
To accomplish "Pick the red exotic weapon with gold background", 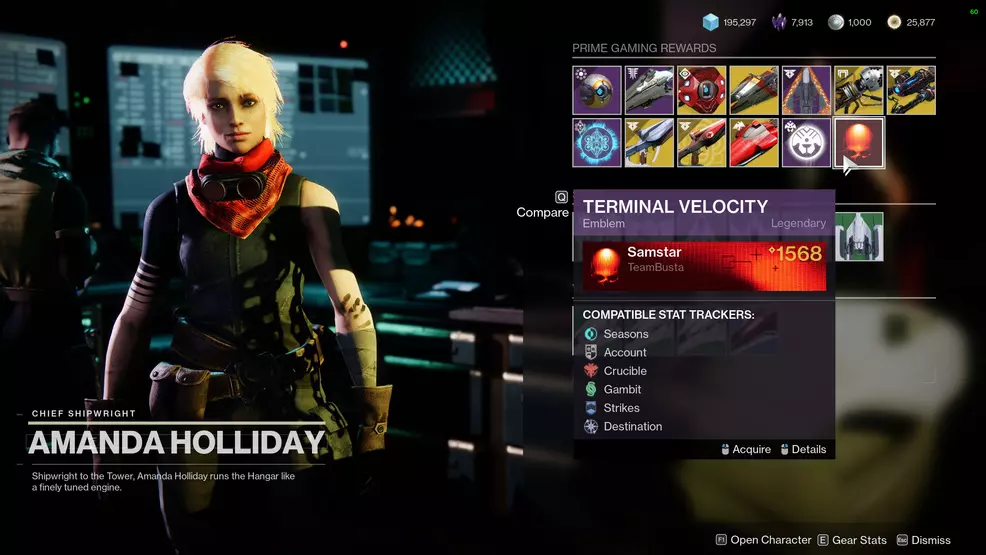I will (702, 142).
